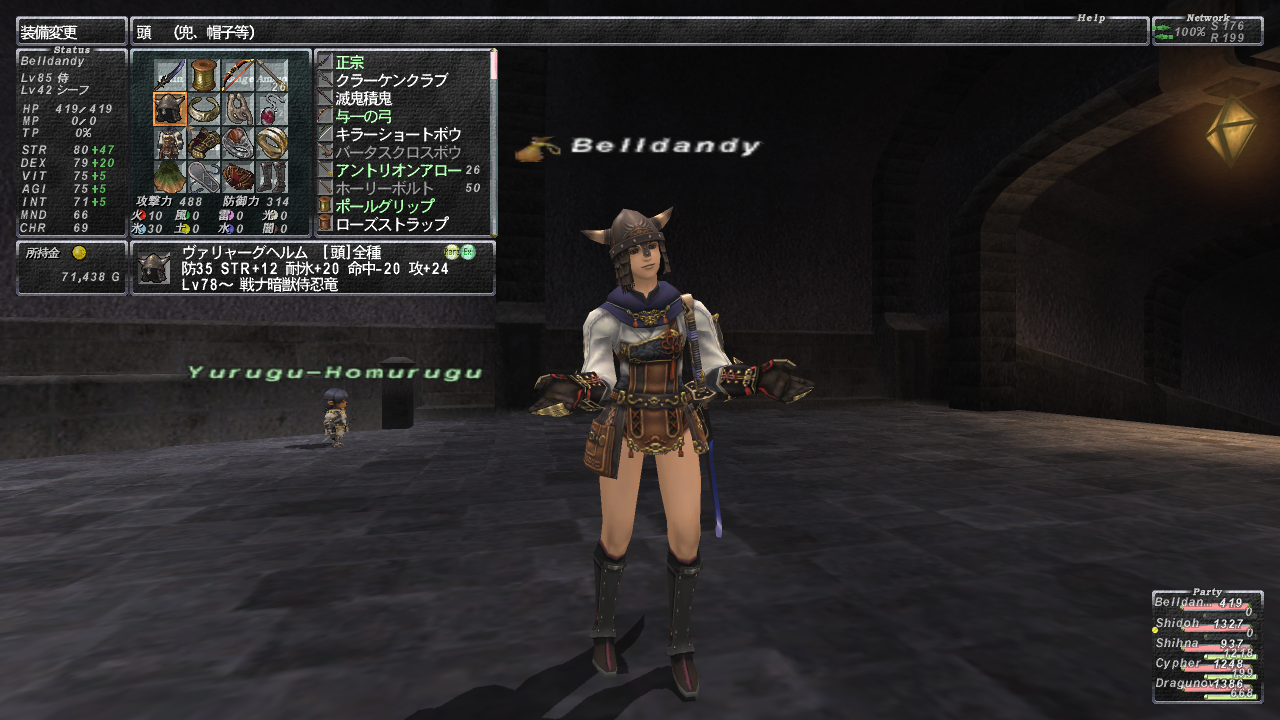
Task: Click the arrow in the ammo slot
Action: pos(271,75)
